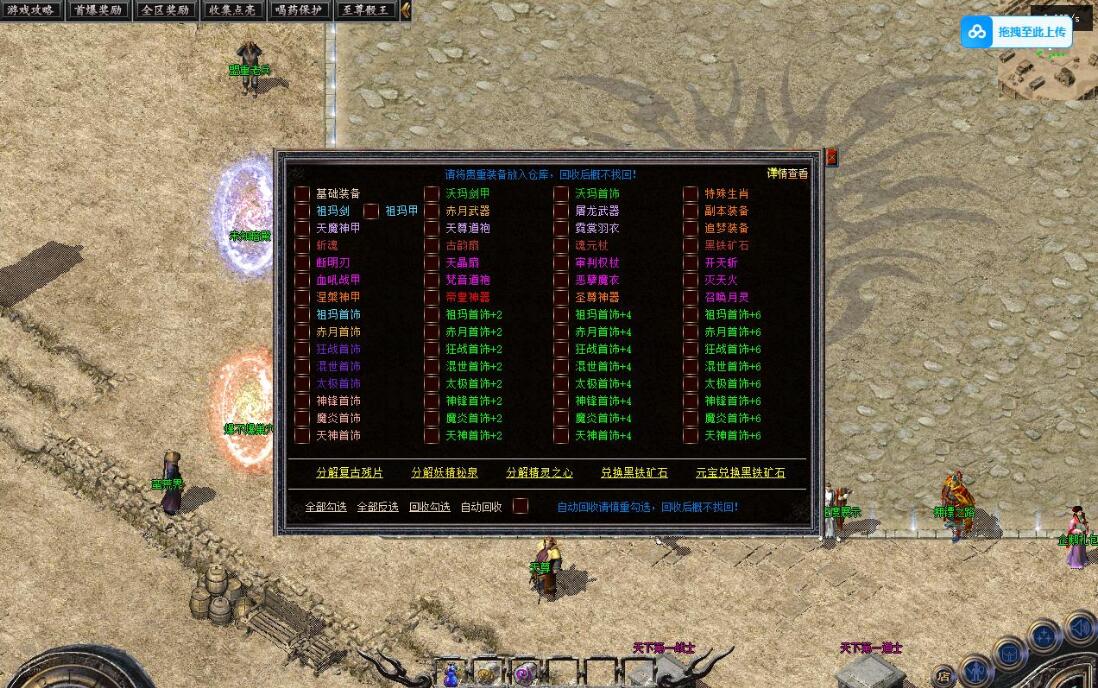Choose 分解复古残片 link
Viewport: 1098px width, 688px height.
tap(349, 472)
